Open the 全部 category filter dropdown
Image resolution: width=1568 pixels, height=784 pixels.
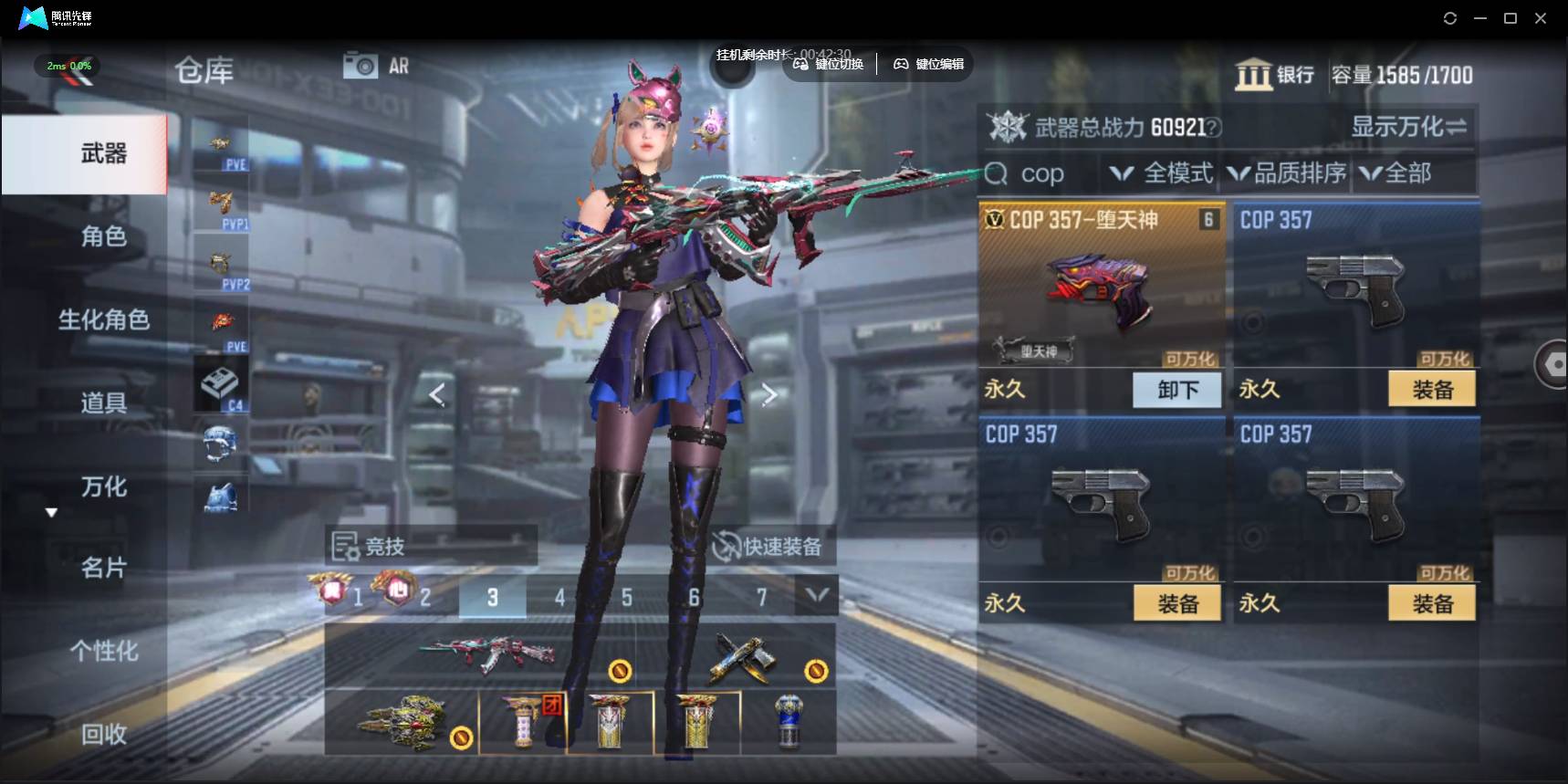point(1396,173)
